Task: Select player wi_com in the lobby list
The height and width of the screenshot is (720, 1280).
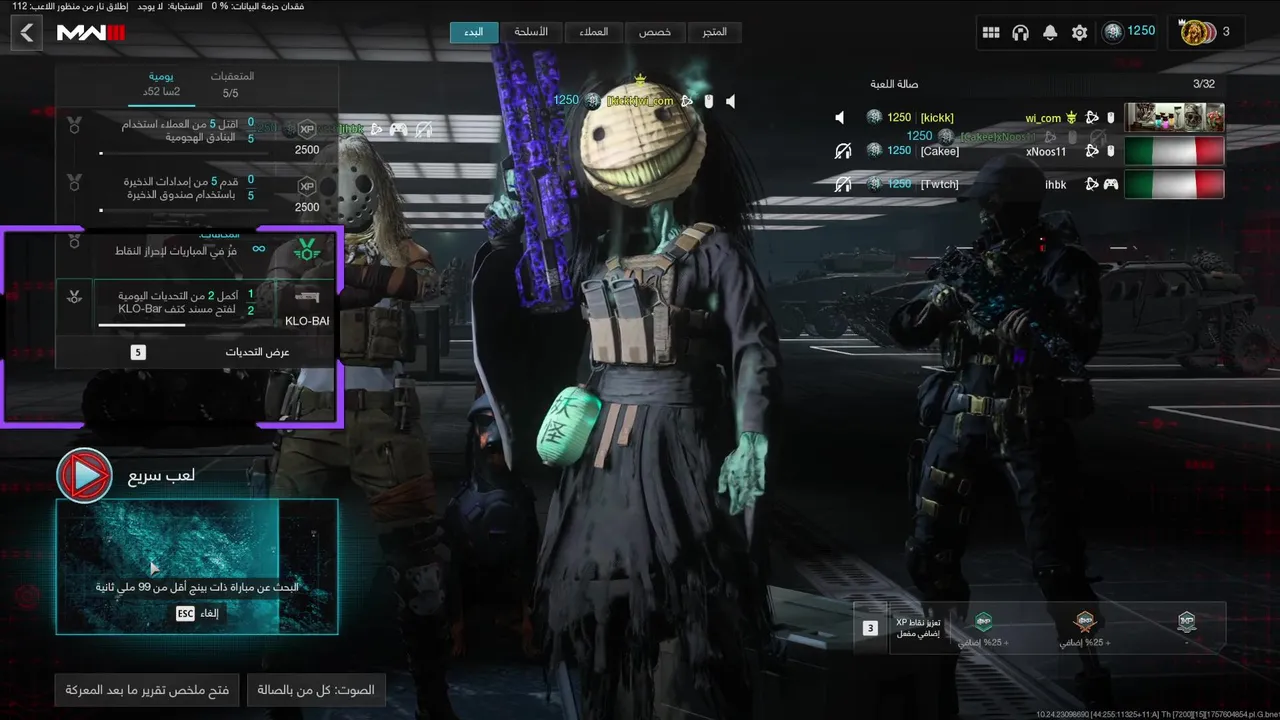Action: tap(1043, 118)
